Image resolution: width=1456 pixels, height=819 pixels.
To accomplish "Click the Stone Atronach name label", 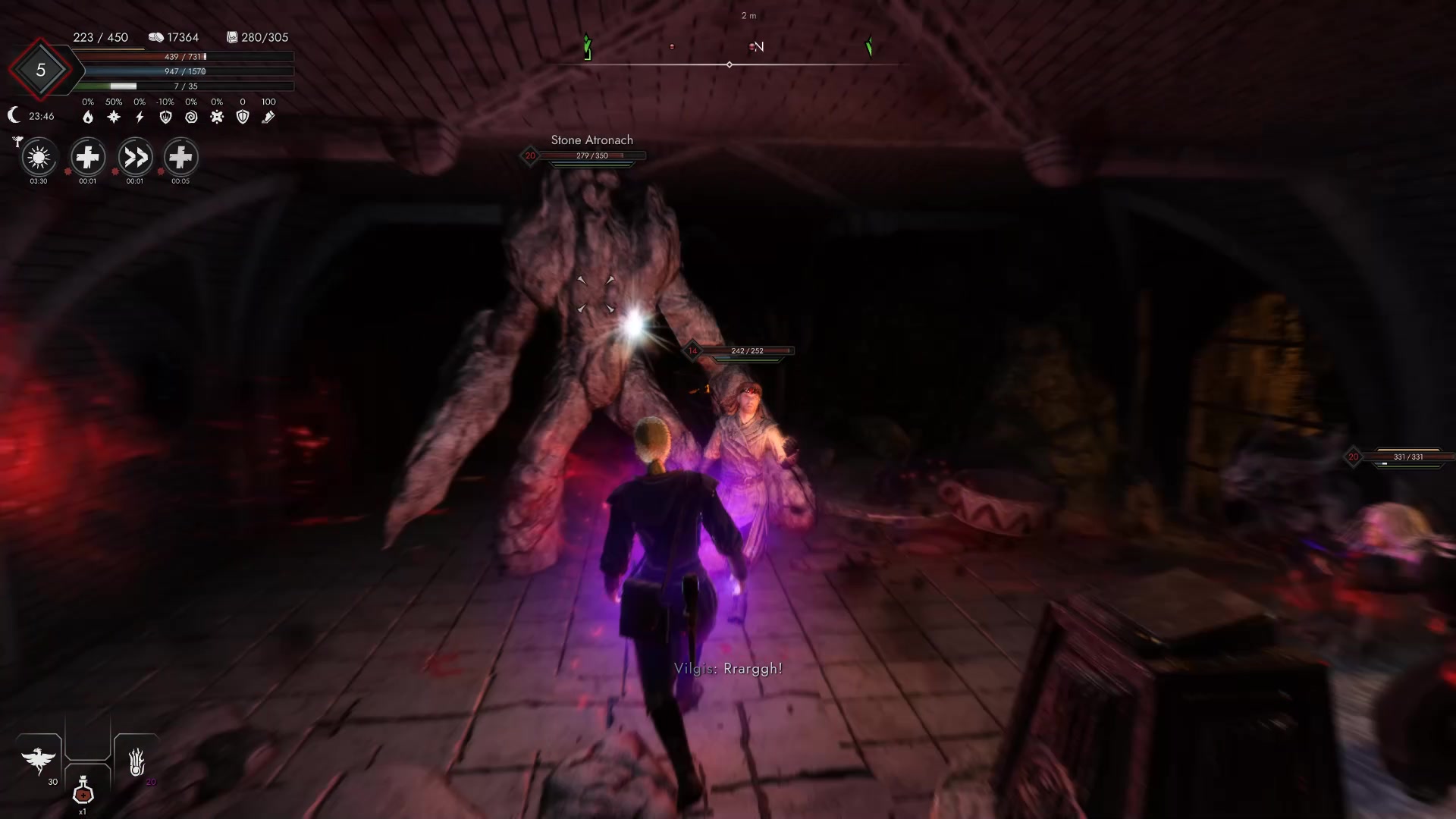I will [591, 140].
